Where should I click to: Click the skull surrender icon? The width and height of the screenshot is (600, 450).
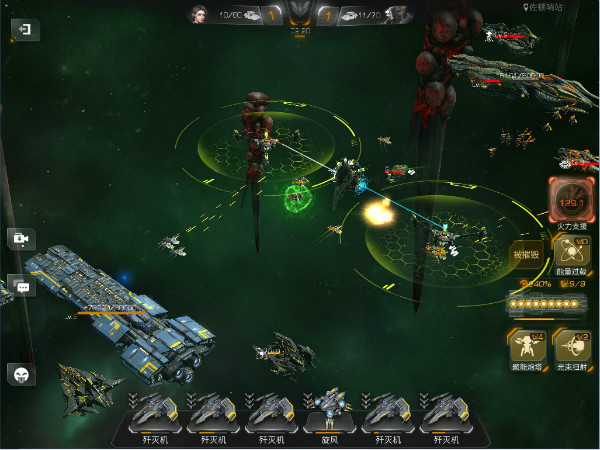tap(21, 374)
